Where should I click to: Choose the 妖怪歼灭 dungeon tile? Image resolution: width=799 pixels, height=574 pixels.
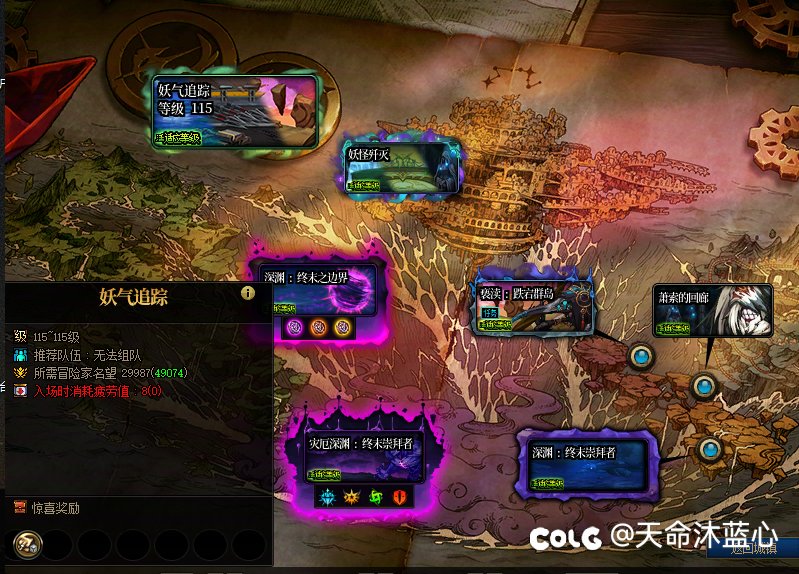401,166
